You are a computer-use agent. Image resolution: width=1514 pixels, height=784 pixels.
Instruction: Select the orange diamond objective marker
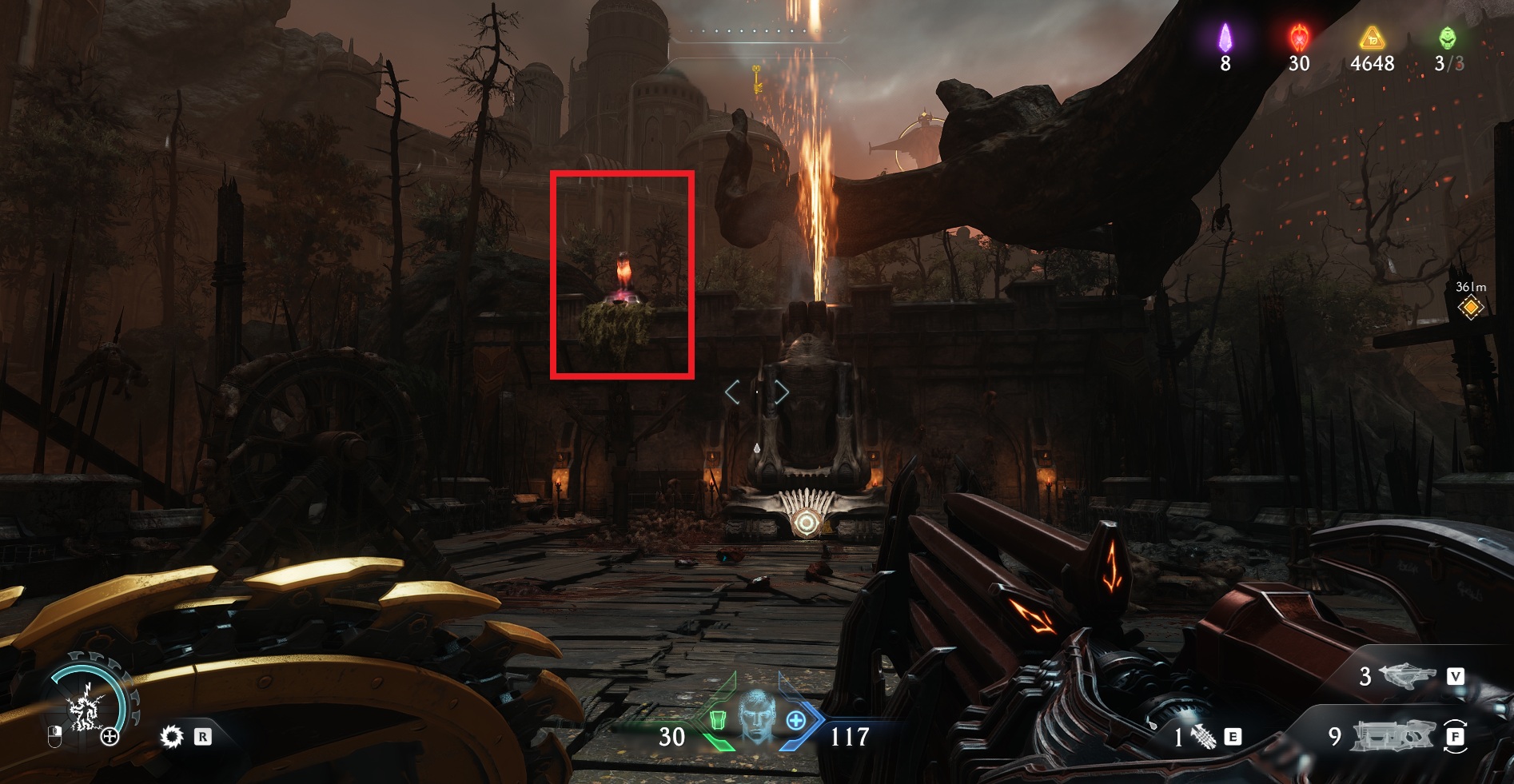coord(1470,308)
